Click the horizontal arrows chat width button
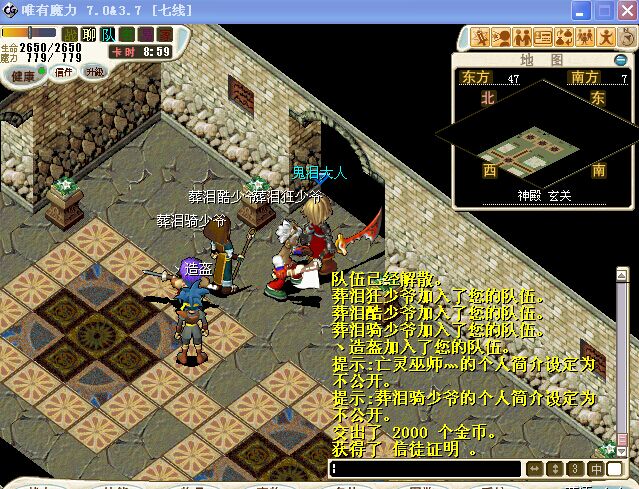Viewport: 639px width, 489px height. click(534, 469)
